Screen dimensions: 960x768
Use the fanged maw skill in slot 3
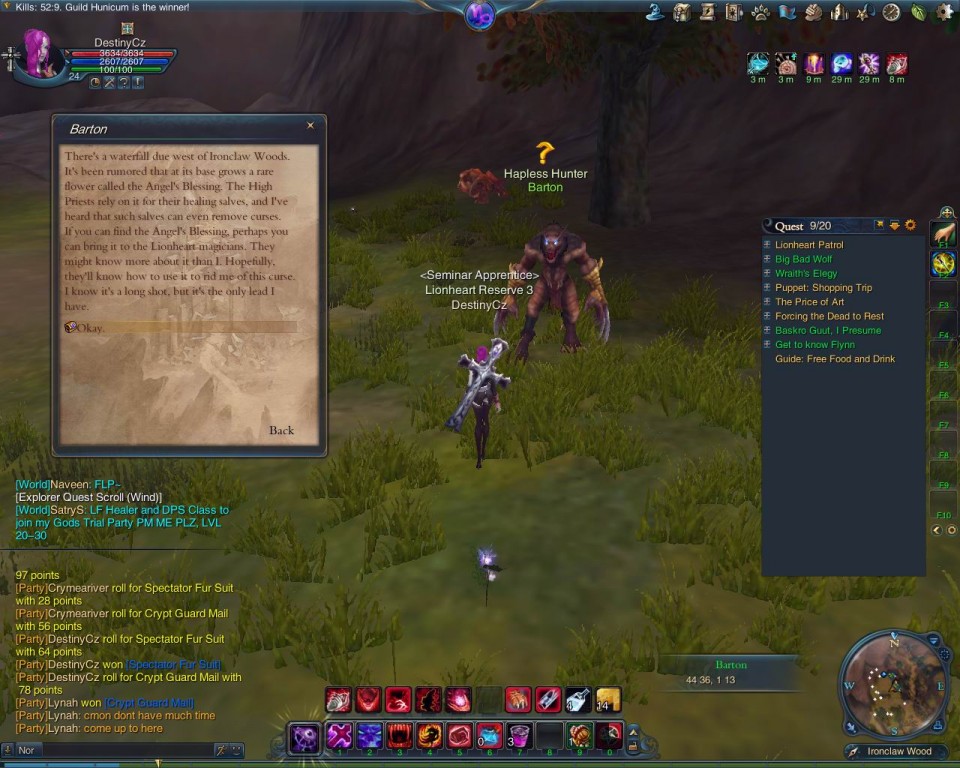[x=399, y=736]
